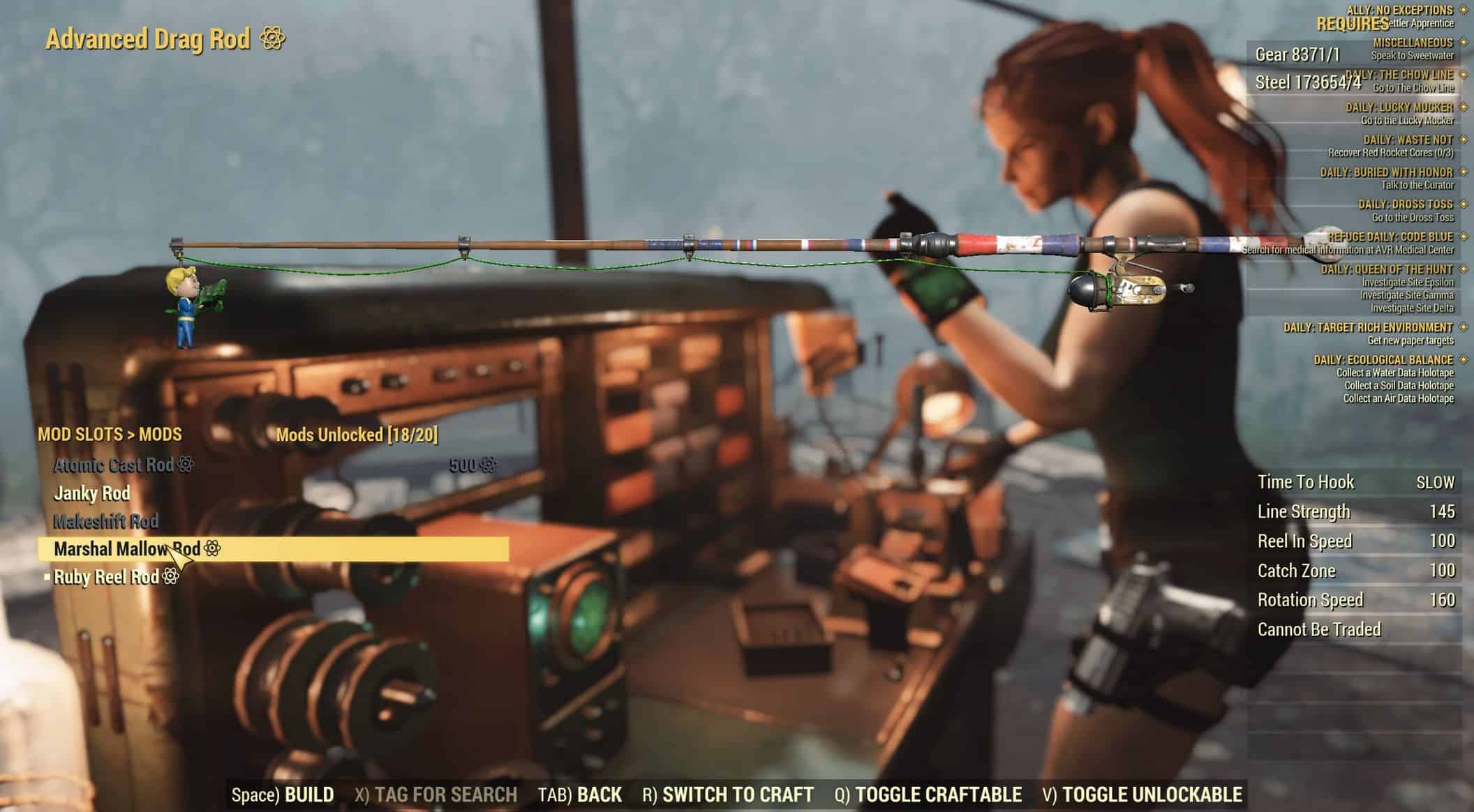Activate TAG FOR SEARCH
The width and height of the screenshot is (1474, 812).
tap(436, 795)
